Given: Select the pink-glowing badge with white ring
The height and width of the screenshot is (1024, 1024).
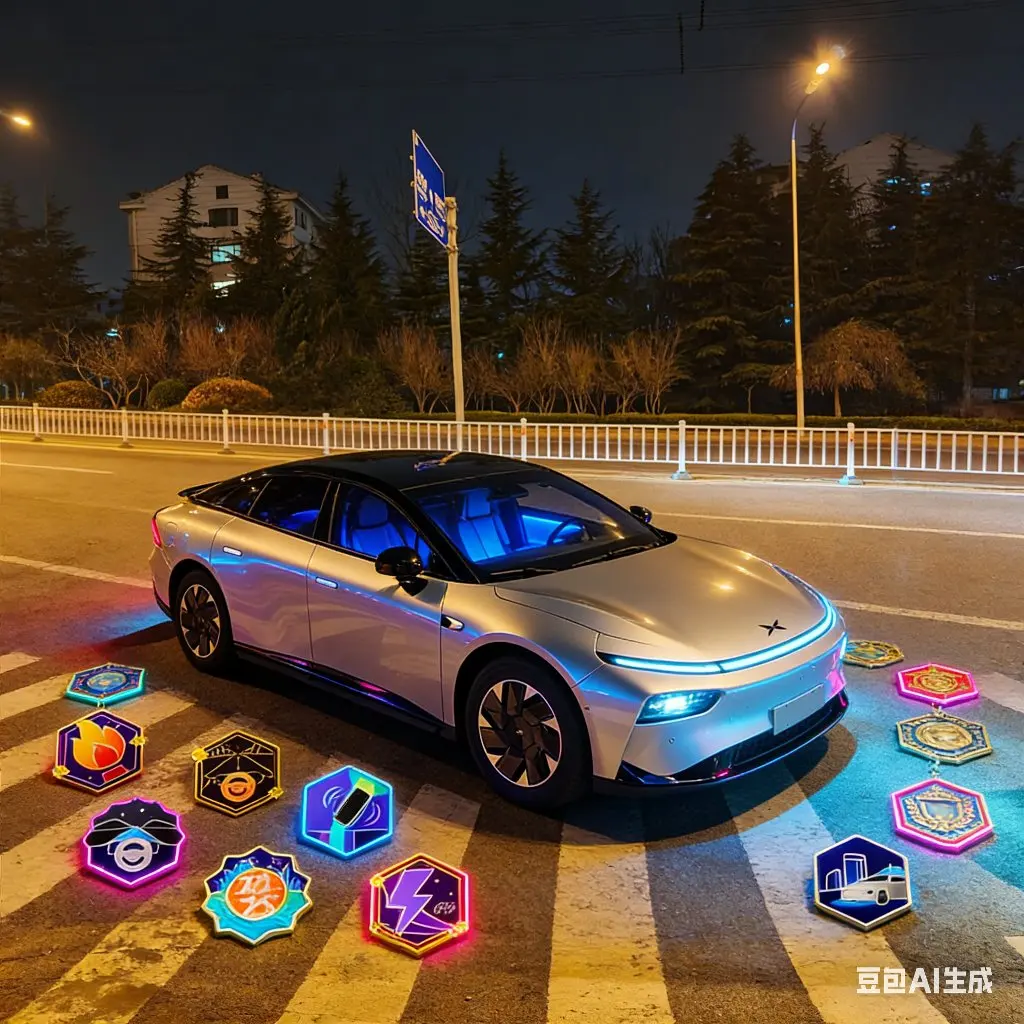Looking at the screenshot, I should [133, 842].
